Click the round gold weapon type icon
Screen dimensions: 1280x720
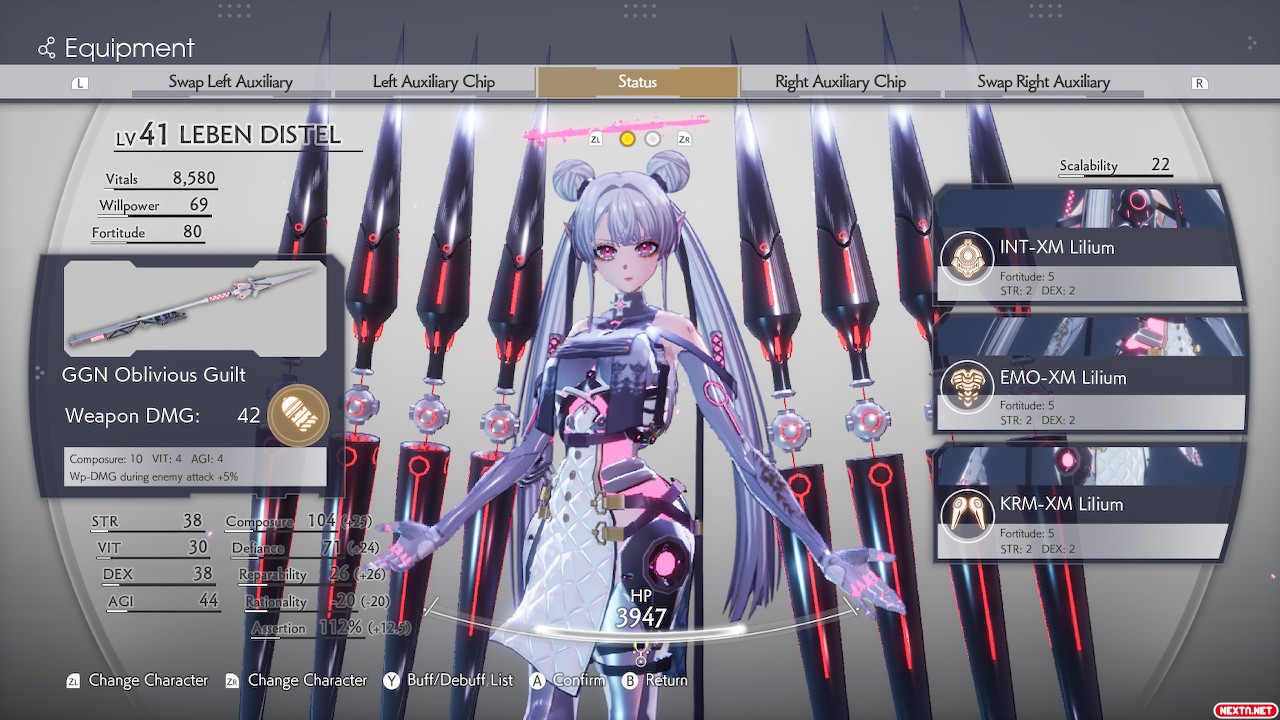(x=298, y=415)
